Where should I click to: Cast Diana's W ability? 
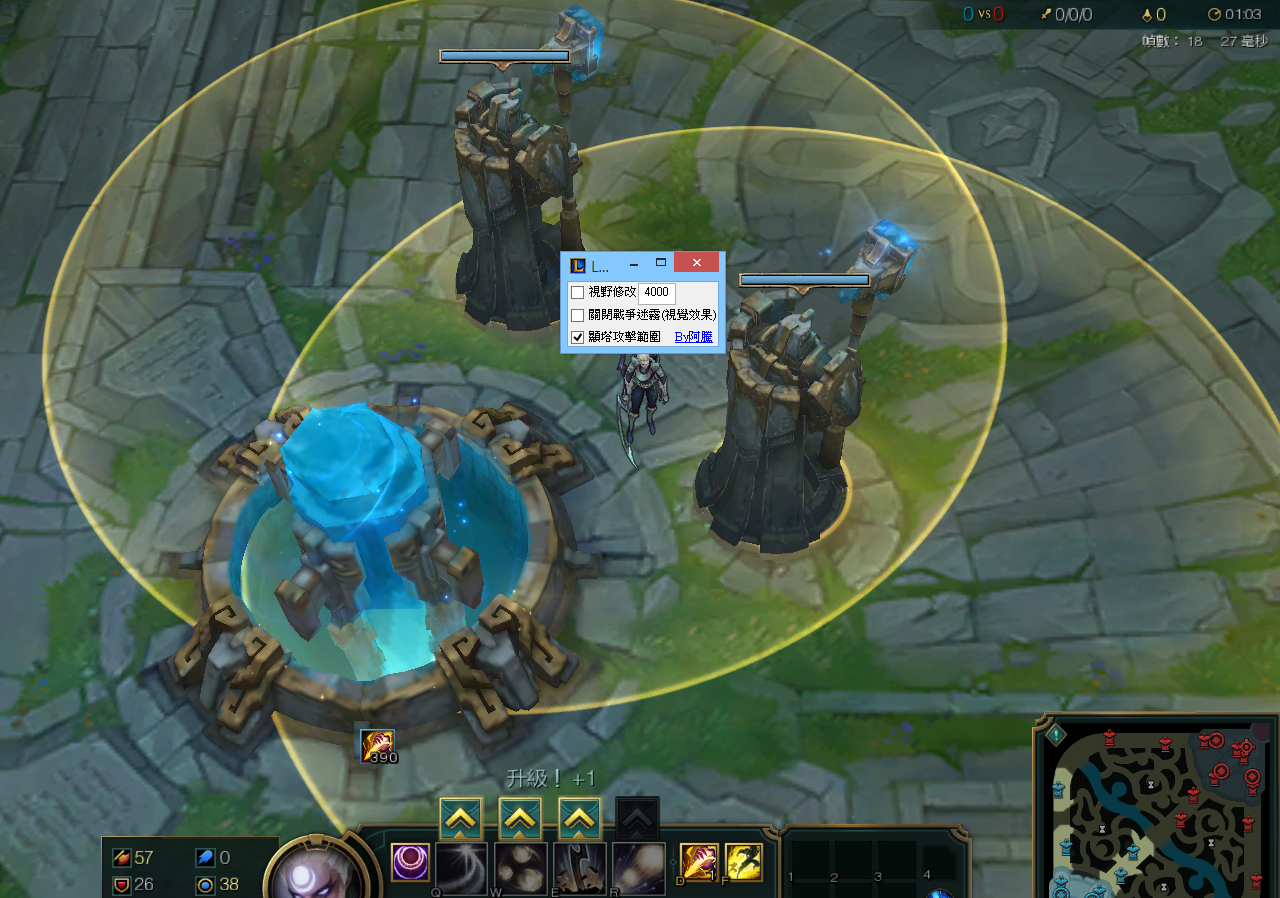[x=521, y=866]
